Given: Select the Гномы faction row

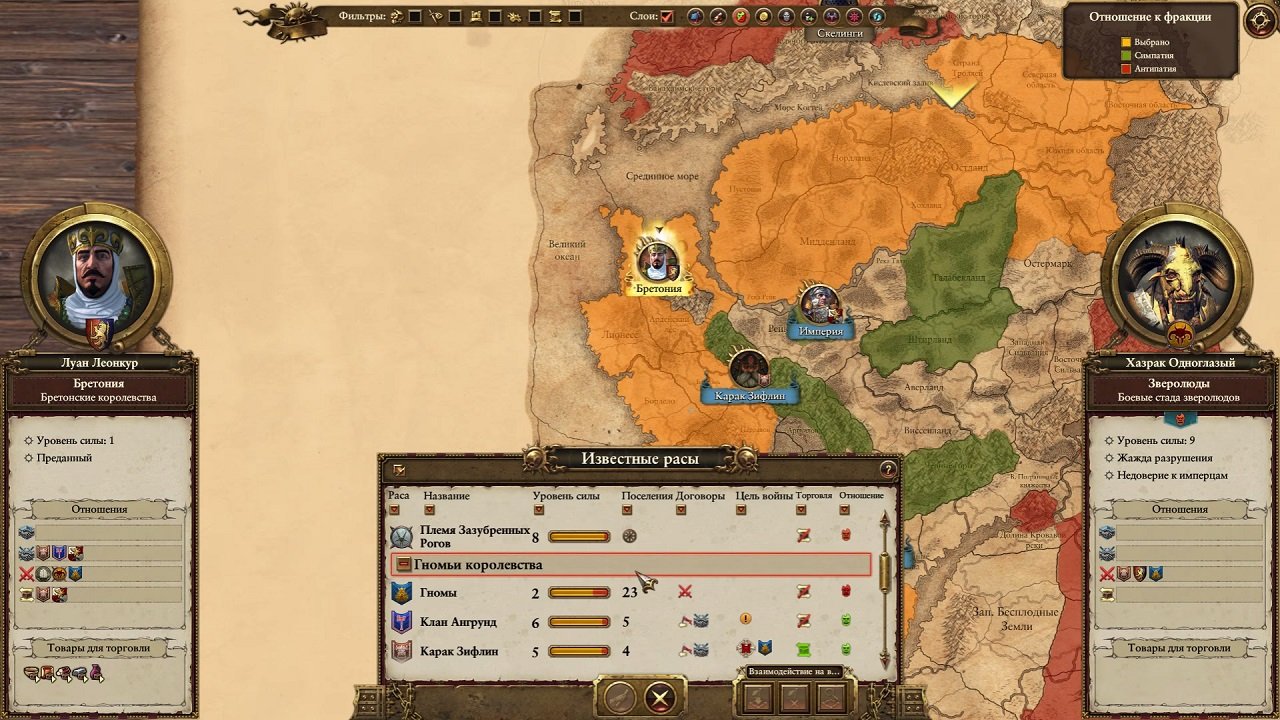Looking at the screenshot, I should click(500, 593).
